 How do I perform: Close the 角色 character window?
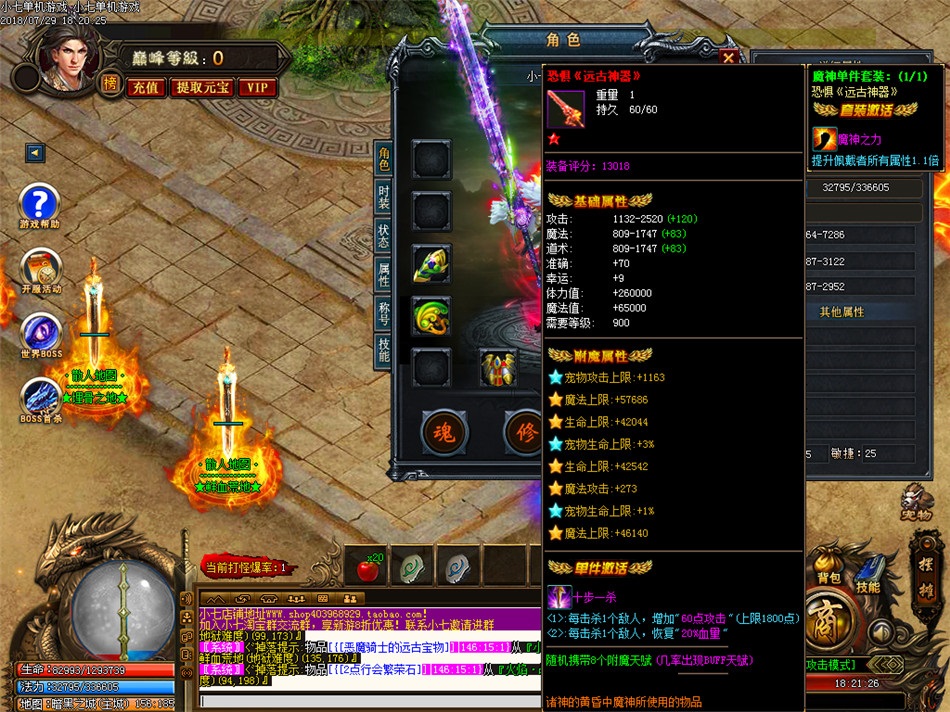click(729, 58)
